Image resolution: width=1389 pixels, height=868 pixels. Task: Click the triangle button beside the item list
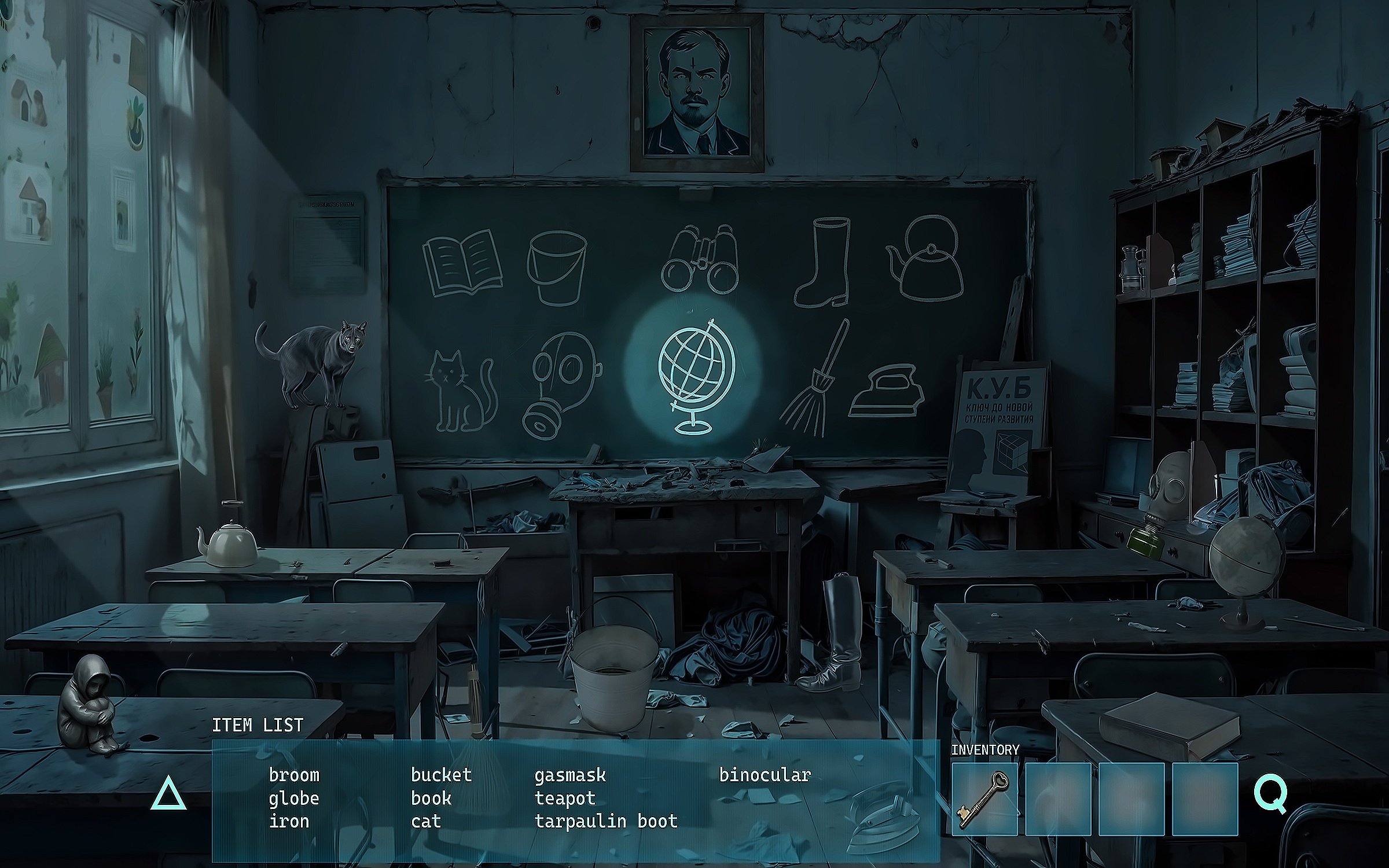[x=168, y=794]
